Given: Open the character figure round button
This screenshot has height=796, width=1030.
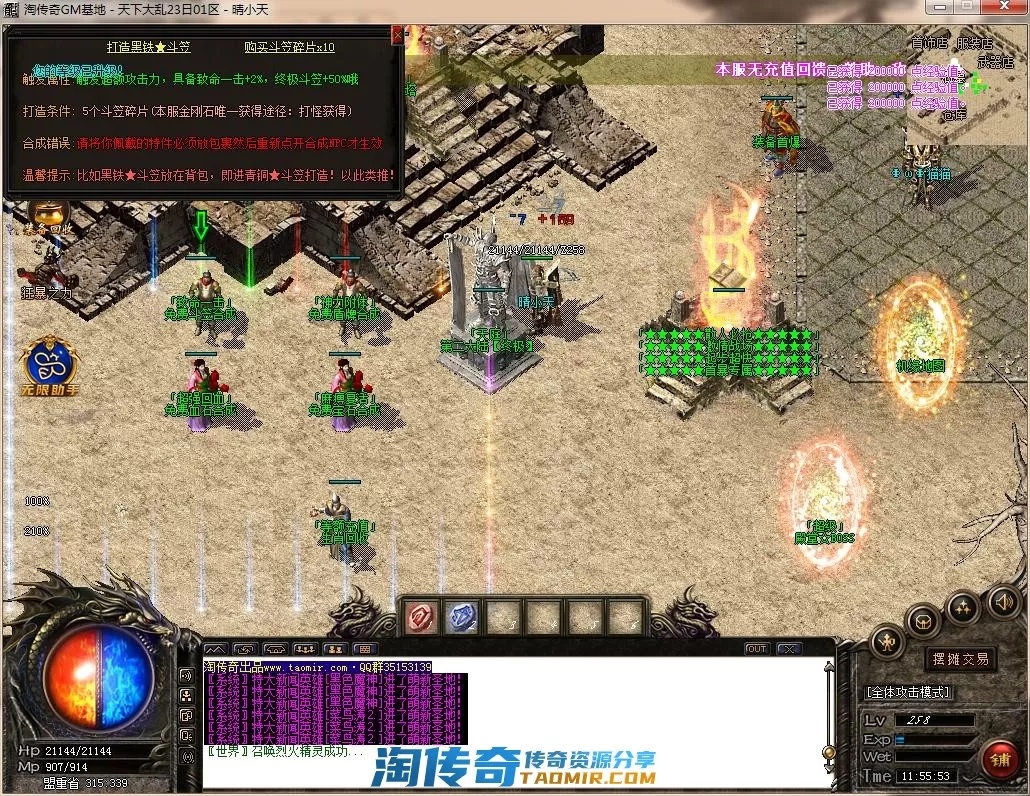Looking at the screenshot, I should (887, 641).
